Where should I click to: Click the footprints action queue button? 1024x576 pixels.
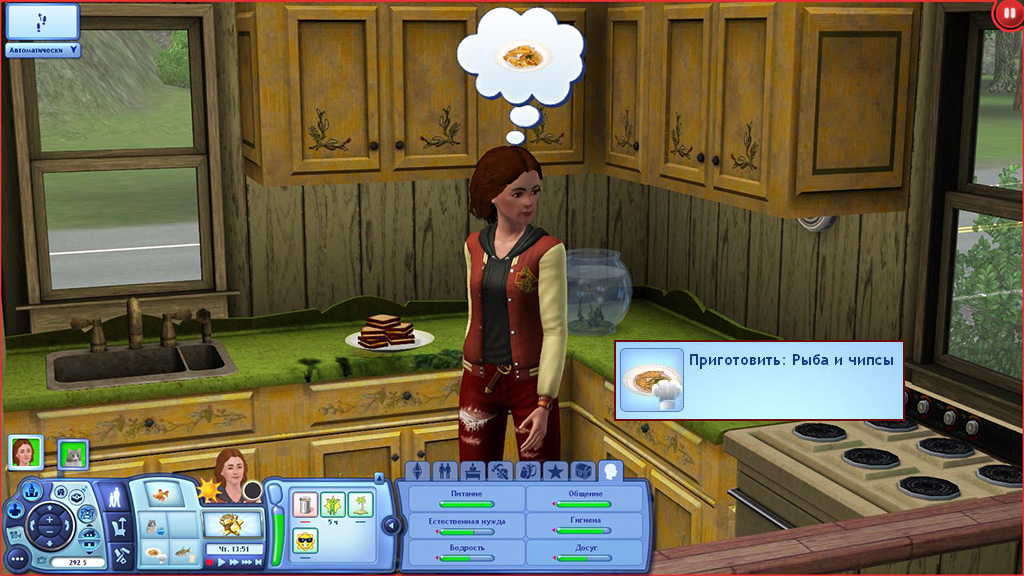coord(42,21)
